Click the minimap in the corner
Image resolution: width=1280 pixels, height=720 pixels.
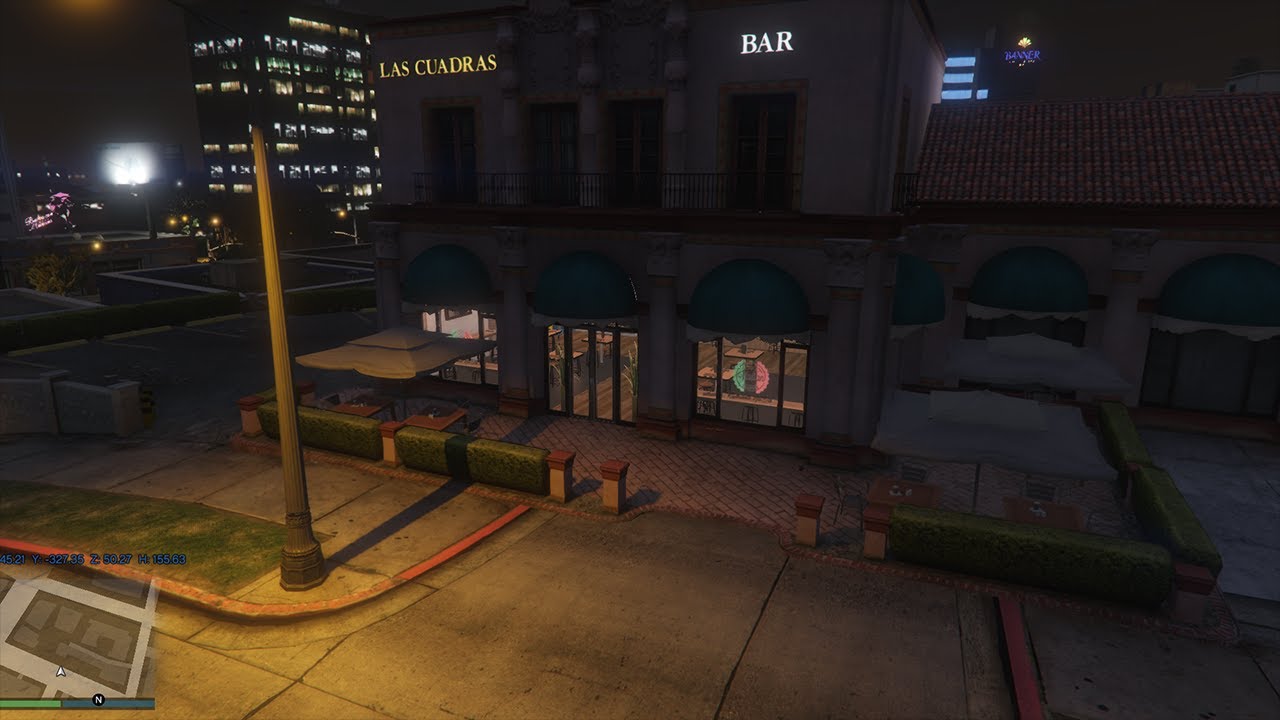pyautogui.click(x=76, y=632)
